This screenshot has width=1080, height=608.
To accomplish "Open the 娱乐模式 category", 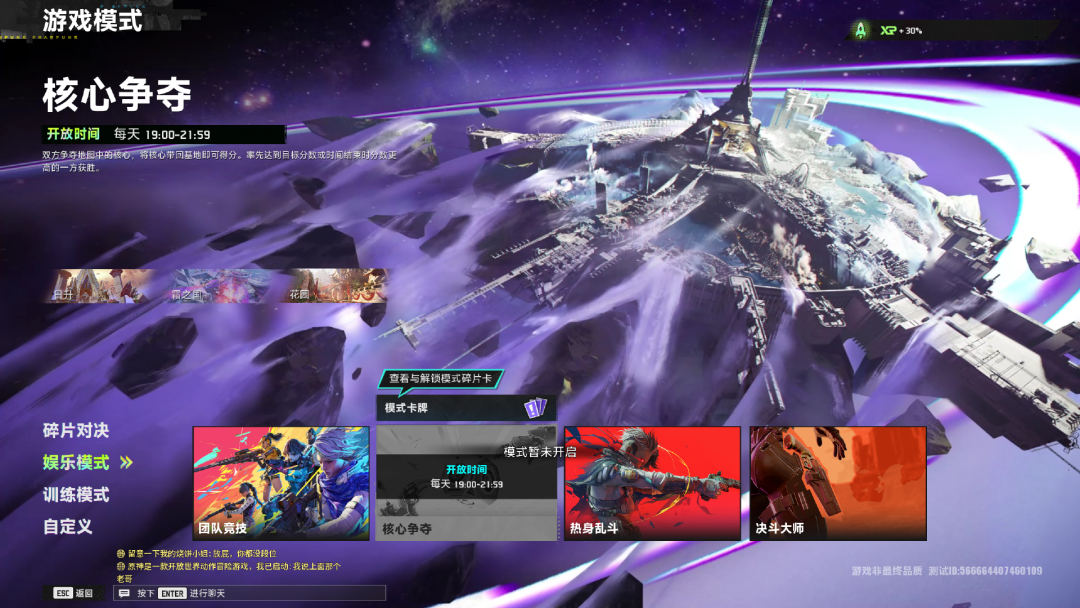I will point(76,463).
